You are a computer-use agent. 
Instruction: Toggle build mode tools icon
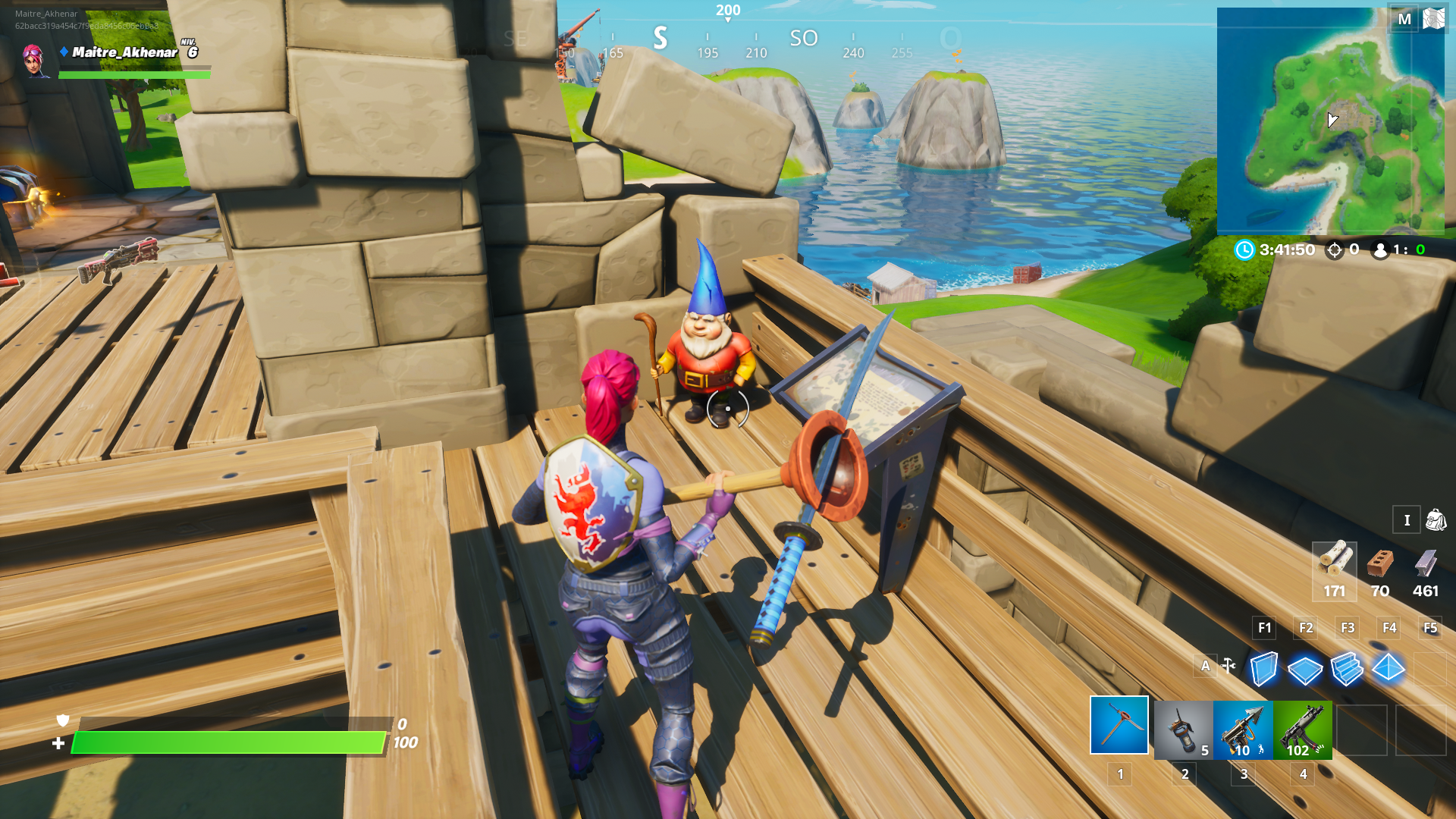point(1229,666)
